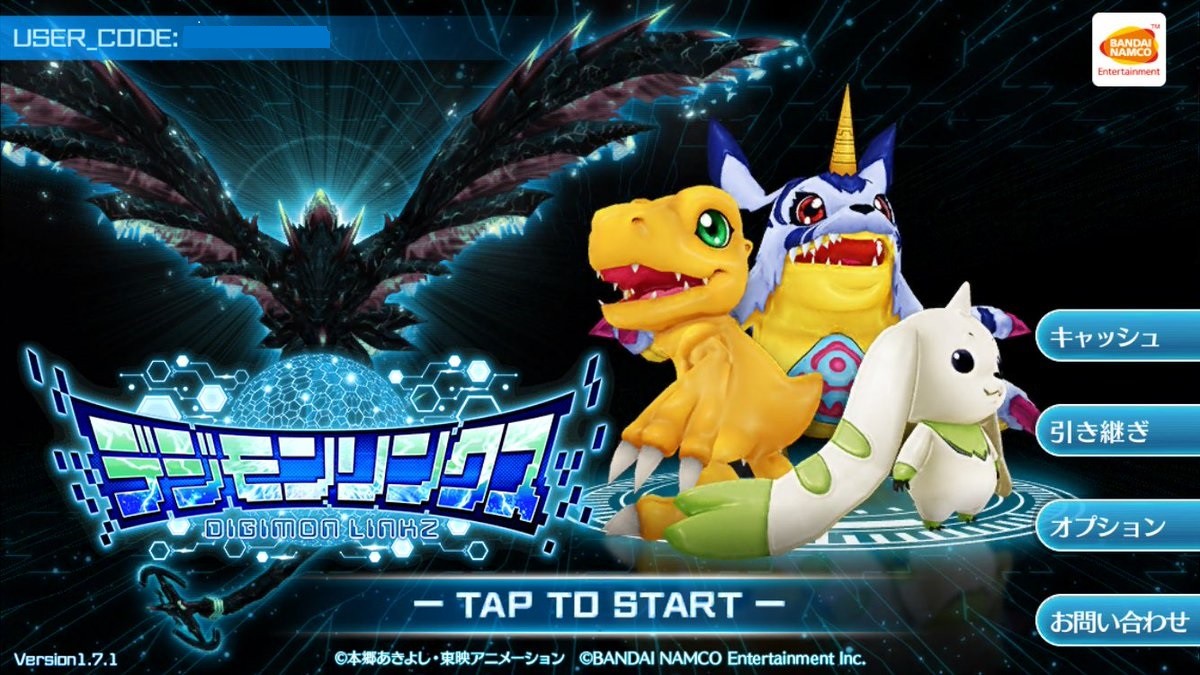
Task: Open the キャッシュ cache menu
Action: [x=1116, y=336]
